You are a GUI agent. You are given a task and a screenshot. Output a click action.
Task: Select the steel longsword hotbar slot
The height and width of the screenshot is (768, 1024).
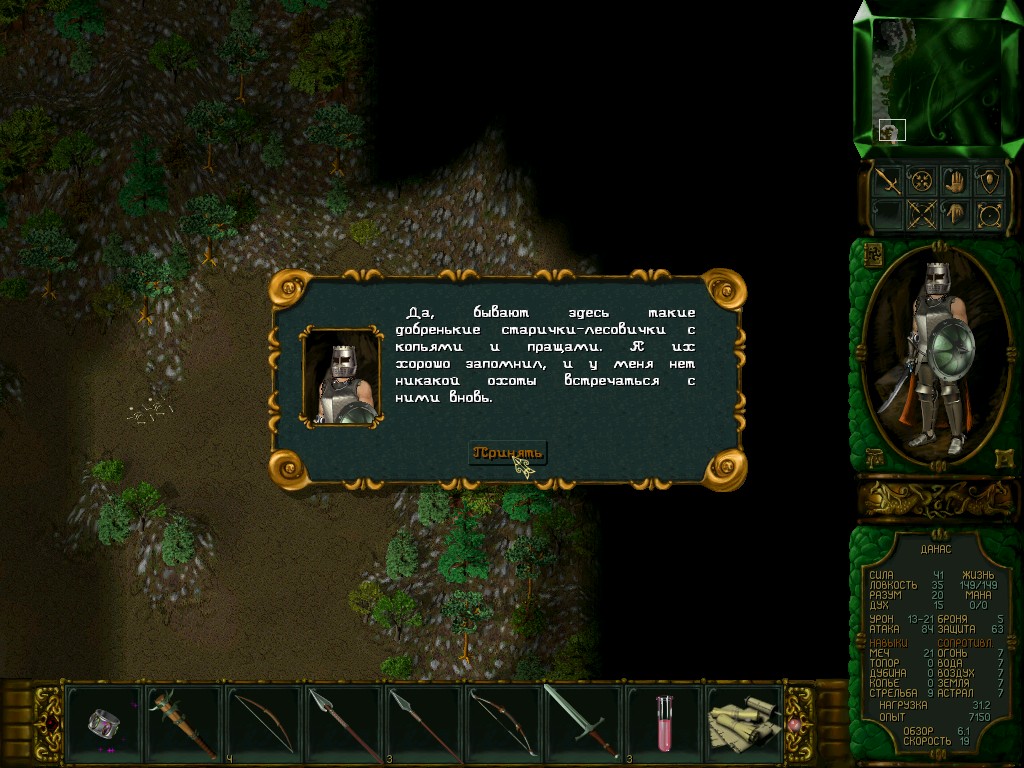[581, 720]
